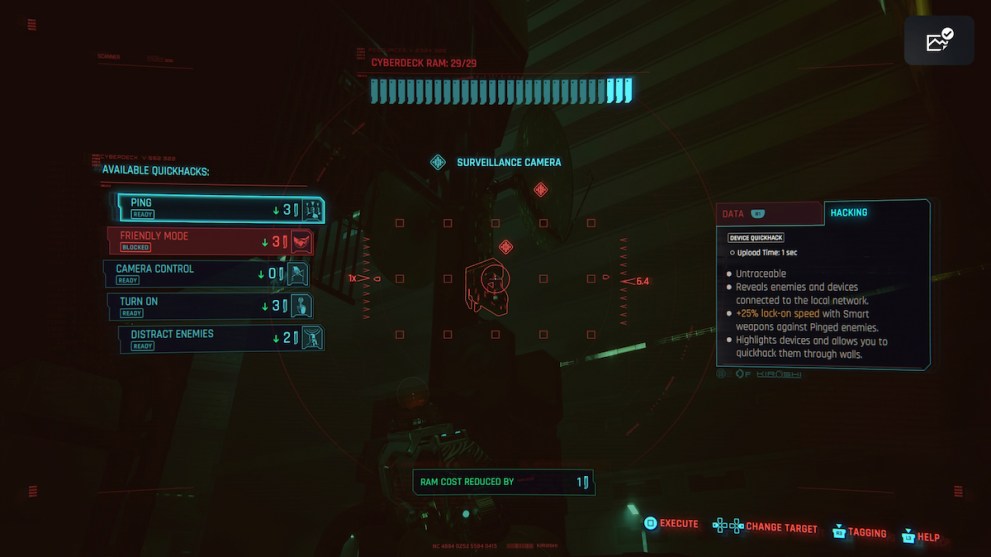Switch to the Data tab
Screen dimensions: 991x557
[768, 214]
